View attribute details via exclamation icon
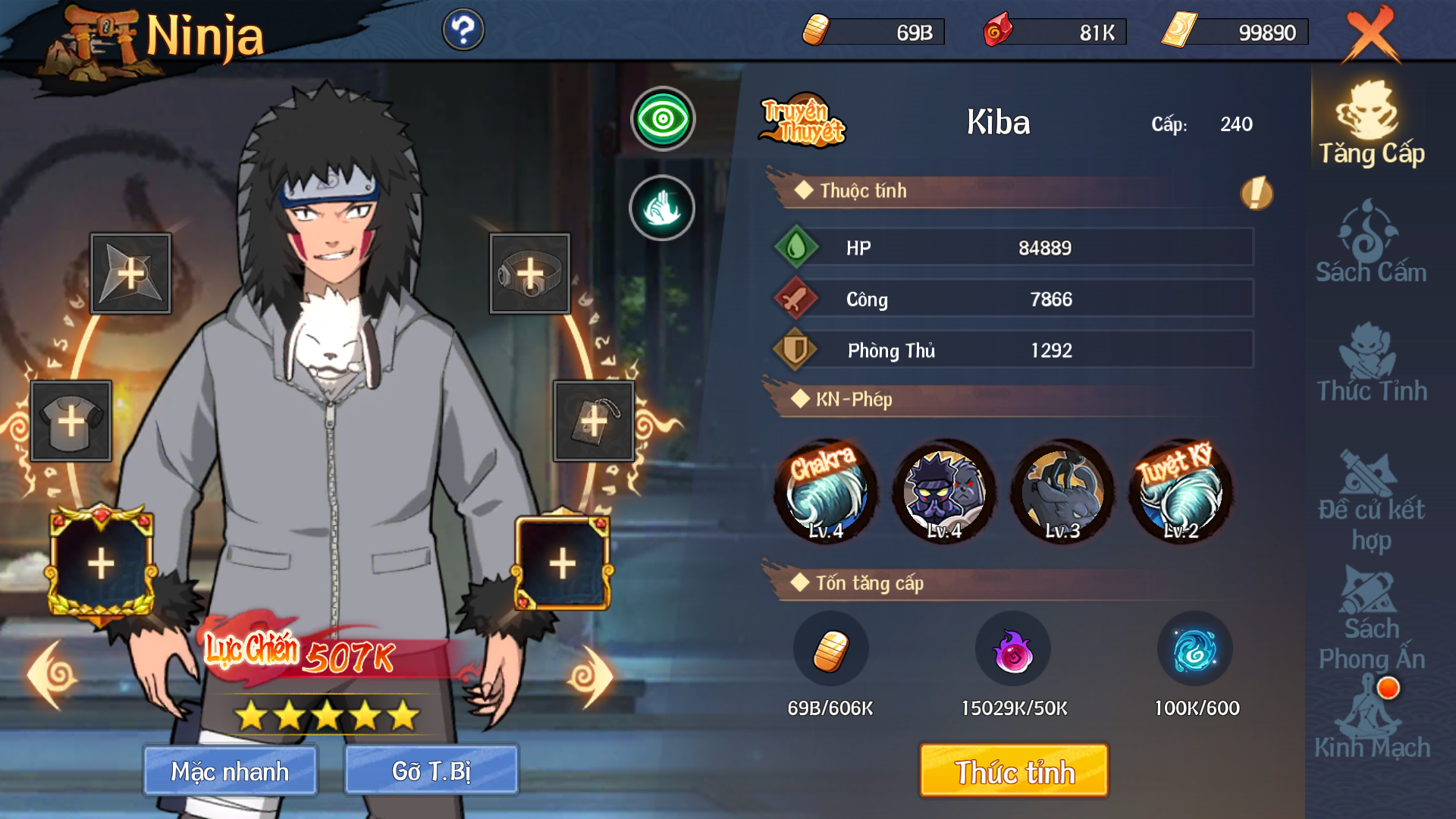Viewport: 1456px width, 819px height. tap(1256, 193)
